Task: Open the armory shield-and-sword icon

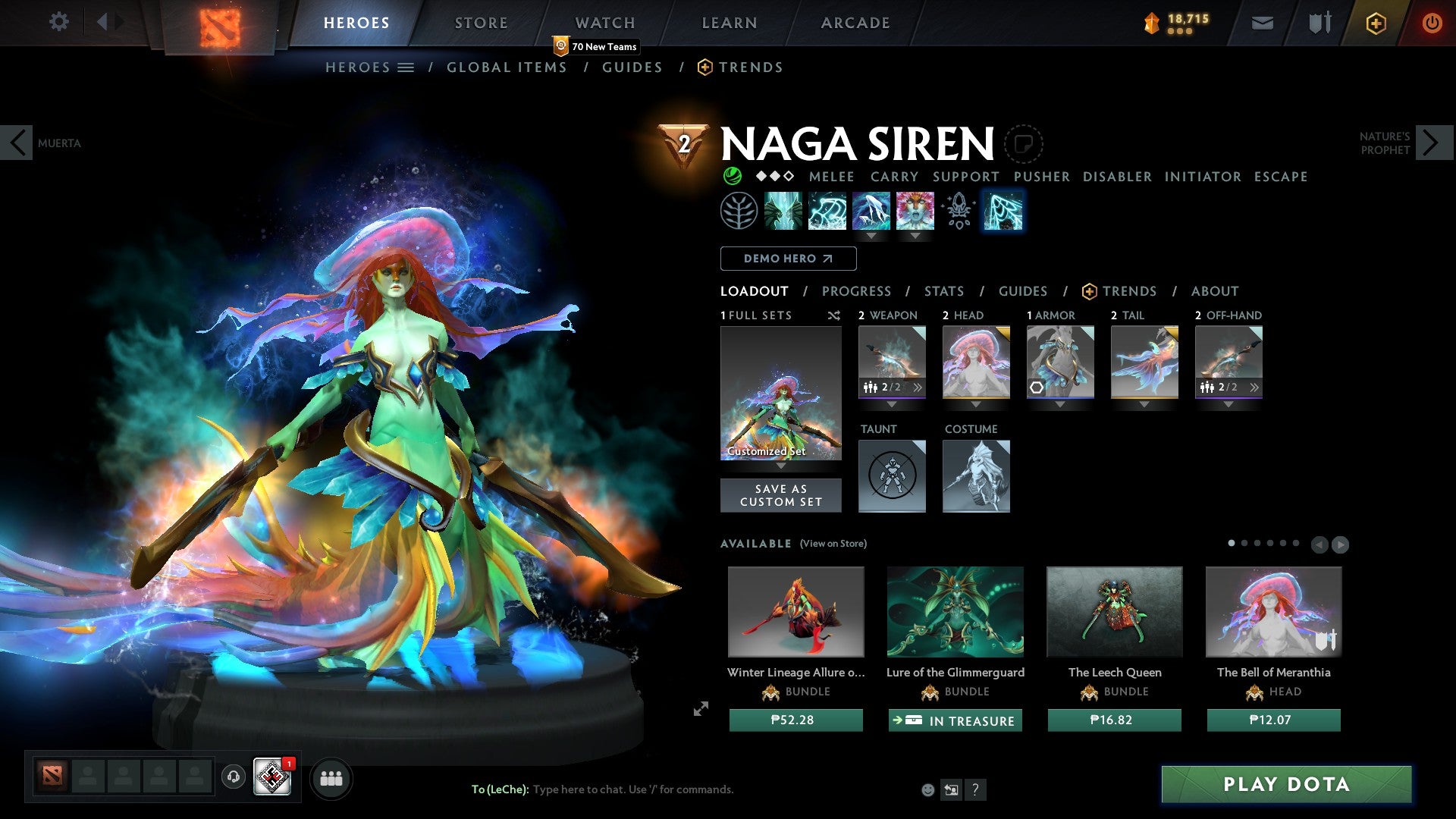Action: pyautogui.click(x=1319, y=23)
